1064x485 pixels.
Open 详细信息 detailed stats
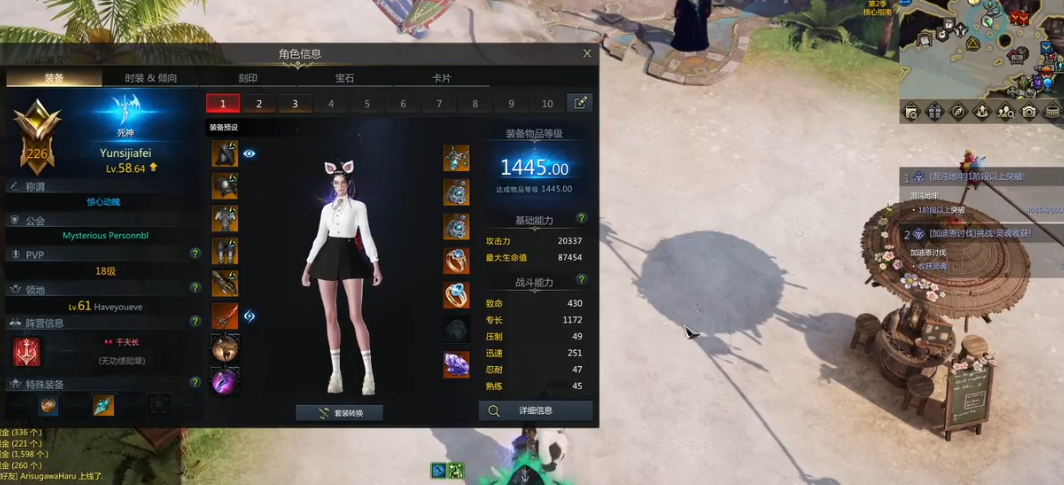tap(536, 410)
